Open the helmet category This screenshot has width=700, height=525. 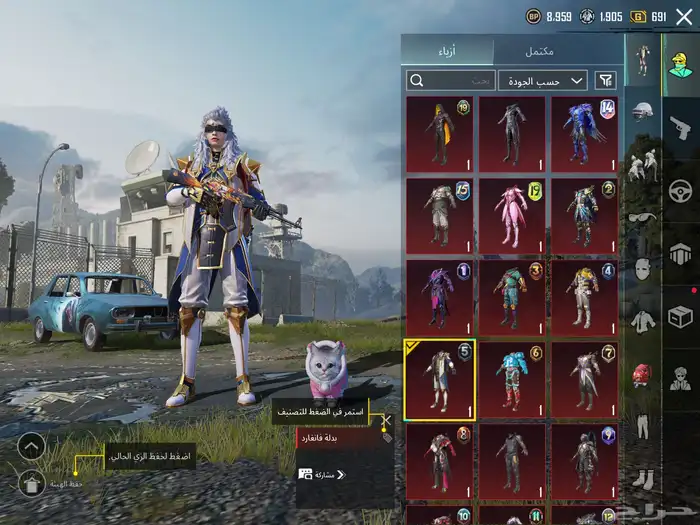click(x=642, y=110)
